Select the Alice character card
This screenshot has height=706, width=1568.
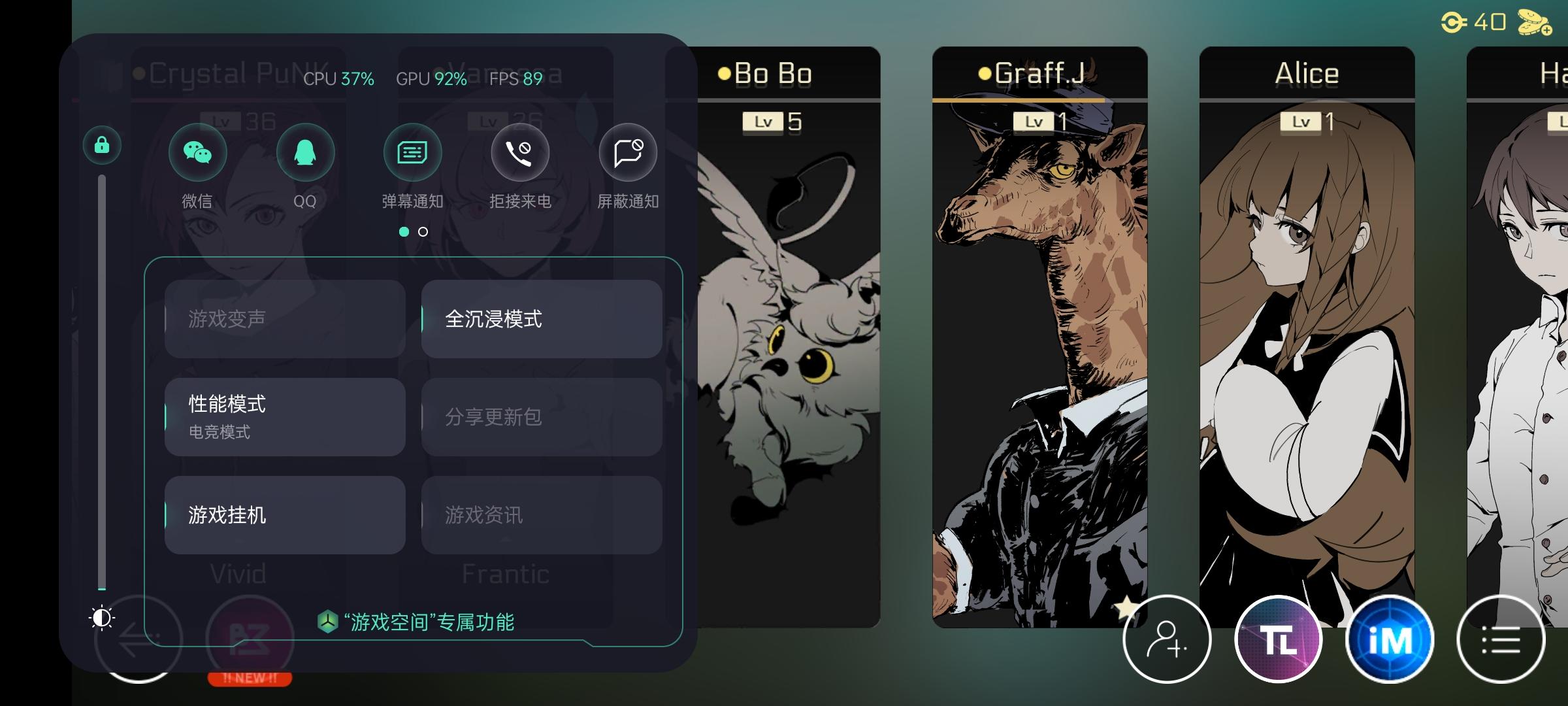(x=1306, y=327)
